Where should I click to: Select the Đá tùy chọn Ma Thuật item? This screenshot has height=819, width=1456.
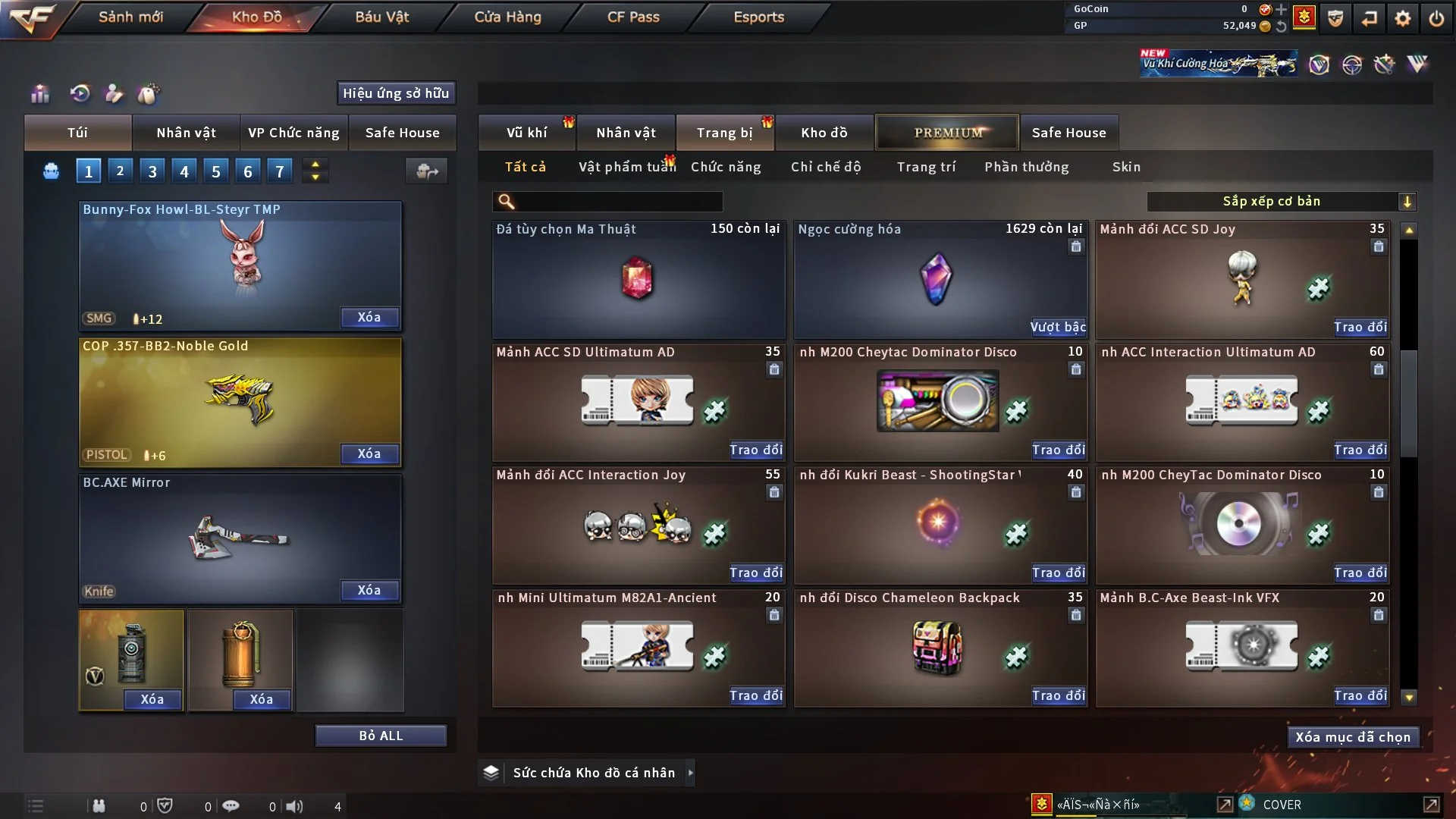(x=638, y=279)
